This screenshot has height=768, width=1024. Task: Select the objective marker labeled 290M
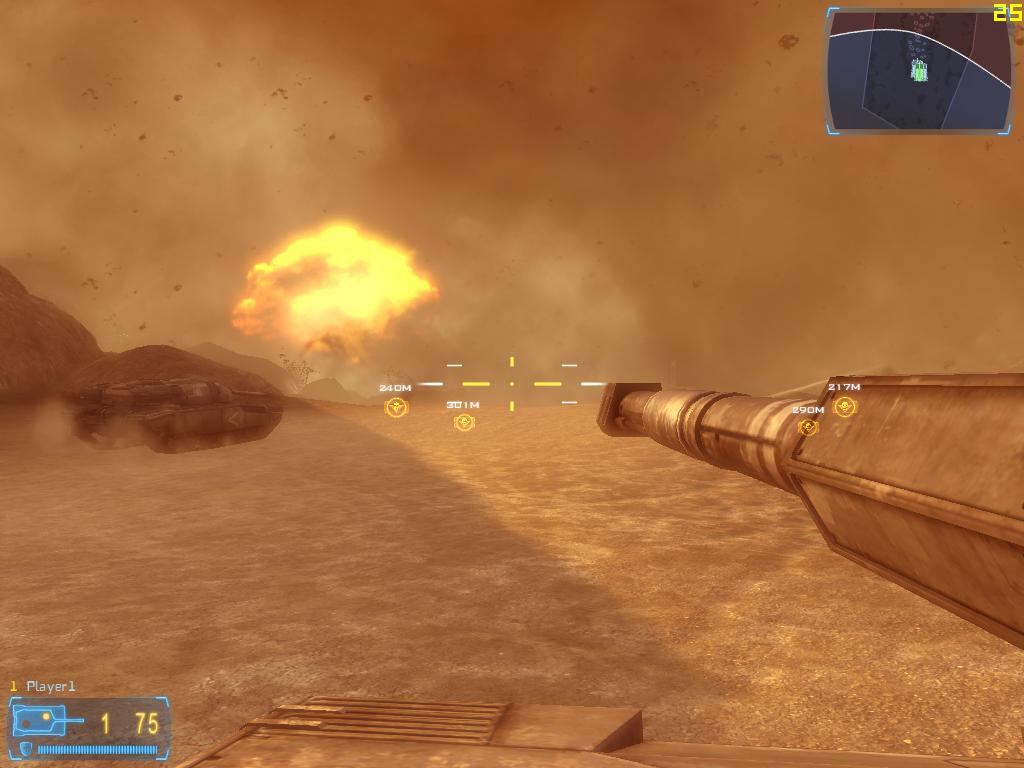tap(808, 428)
